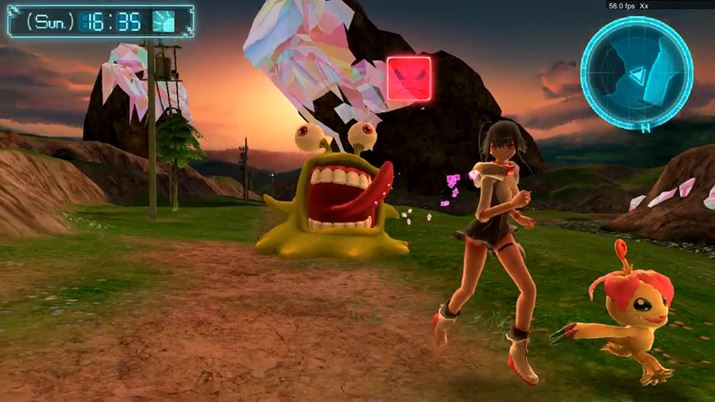
Task: Select the red angry face enemy marker
Action: pyautogui.click(x=407, y=76)
